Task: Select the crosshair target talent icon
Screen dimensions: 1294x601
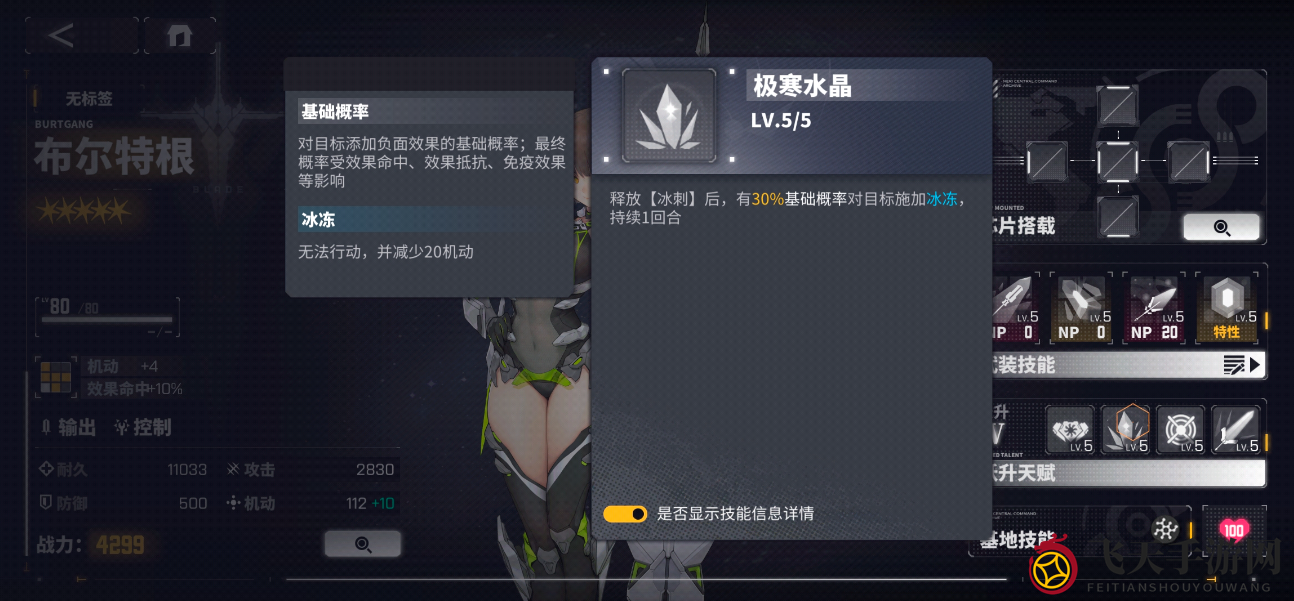Action: point(1180,430)
